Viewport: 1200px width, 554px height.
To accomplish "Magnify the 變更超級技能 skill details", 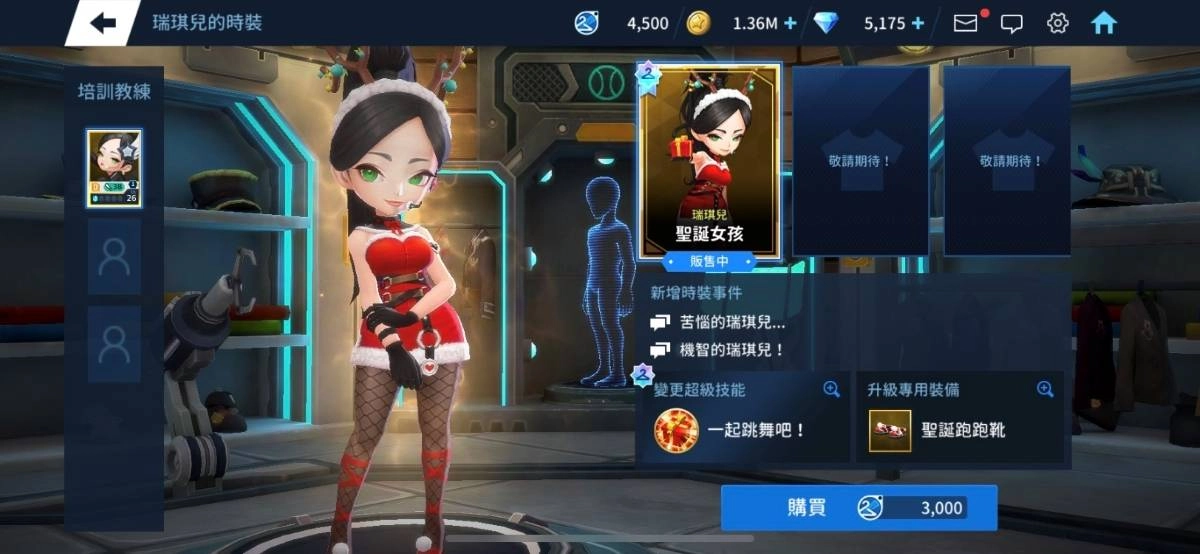I will pyautogui.click(x=831, y=390).
